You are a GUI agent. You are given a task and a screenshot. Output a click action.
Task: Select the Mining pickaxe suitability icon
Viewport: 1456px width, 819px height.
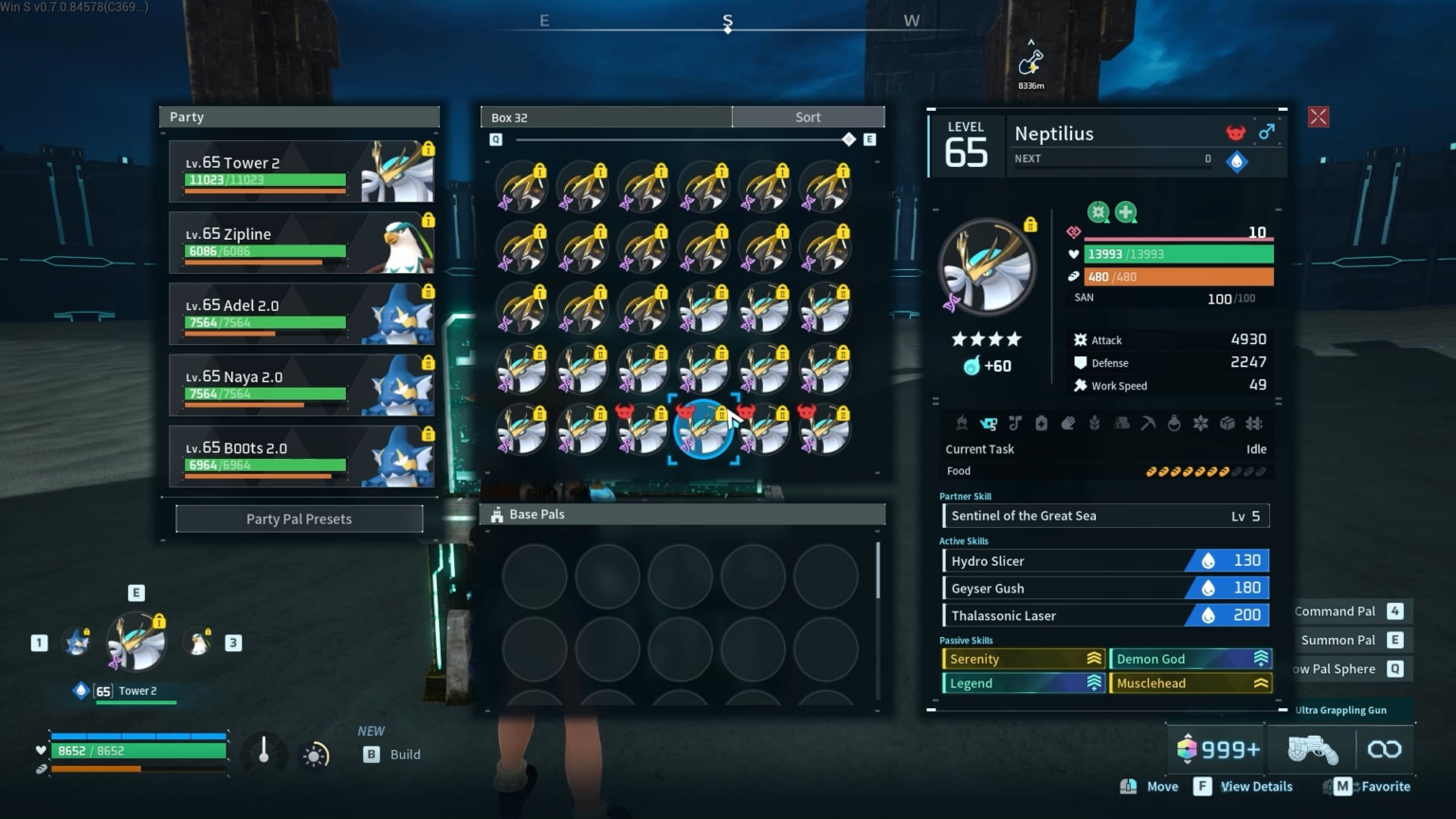click(1148, 424)
